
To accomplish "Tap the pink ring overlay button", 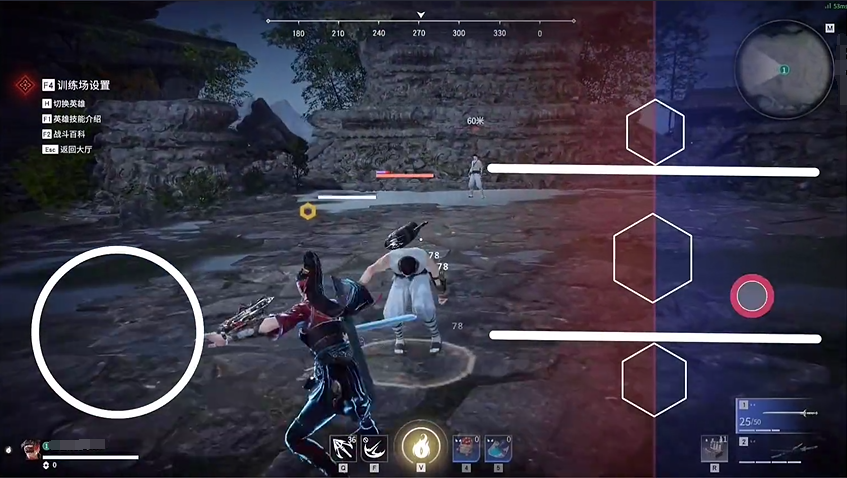I will pyautogui.click(x=752, y=295).
